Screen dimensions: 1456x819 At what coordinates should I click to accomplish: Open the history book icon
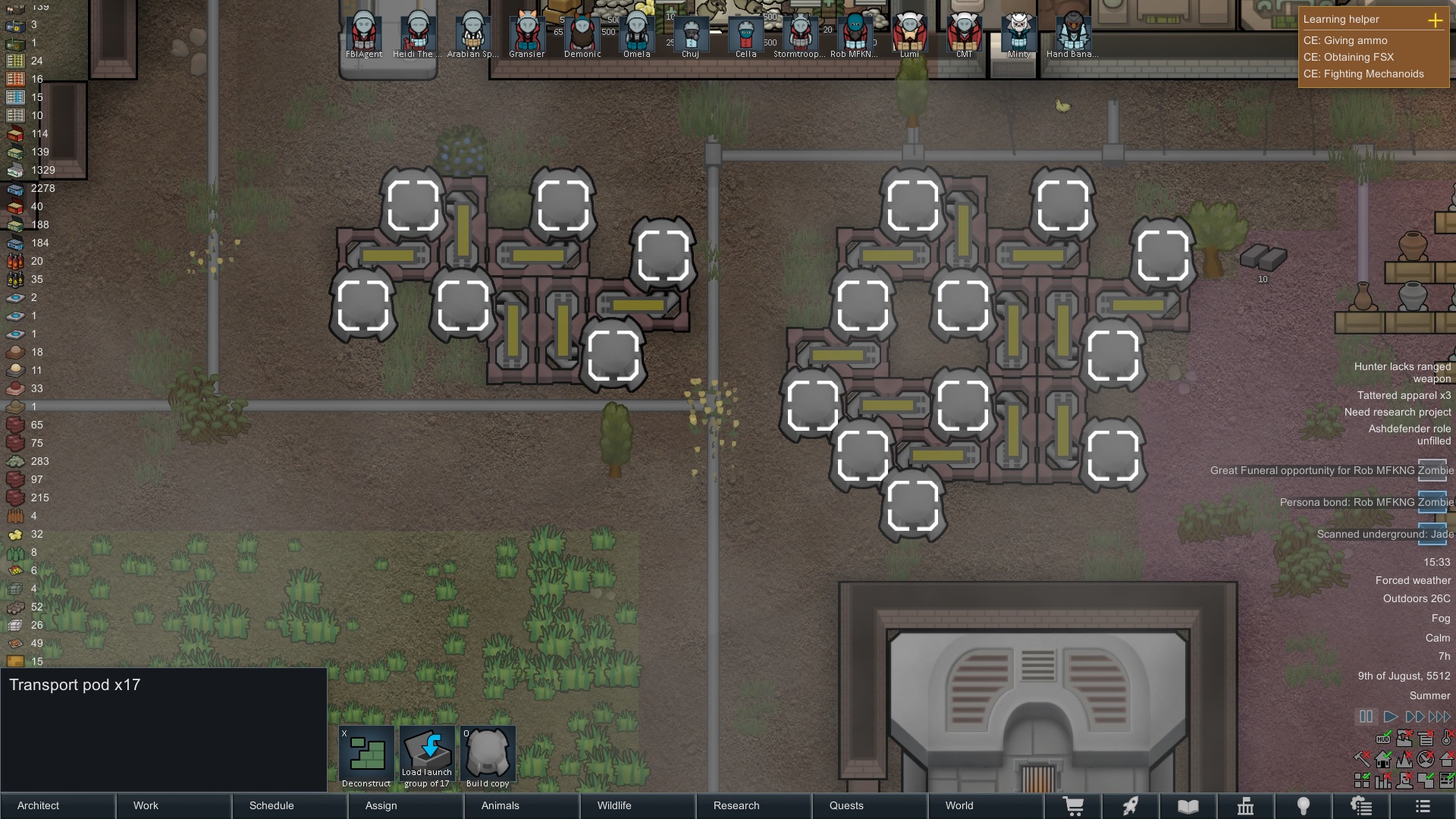(x=1188, y=805)
